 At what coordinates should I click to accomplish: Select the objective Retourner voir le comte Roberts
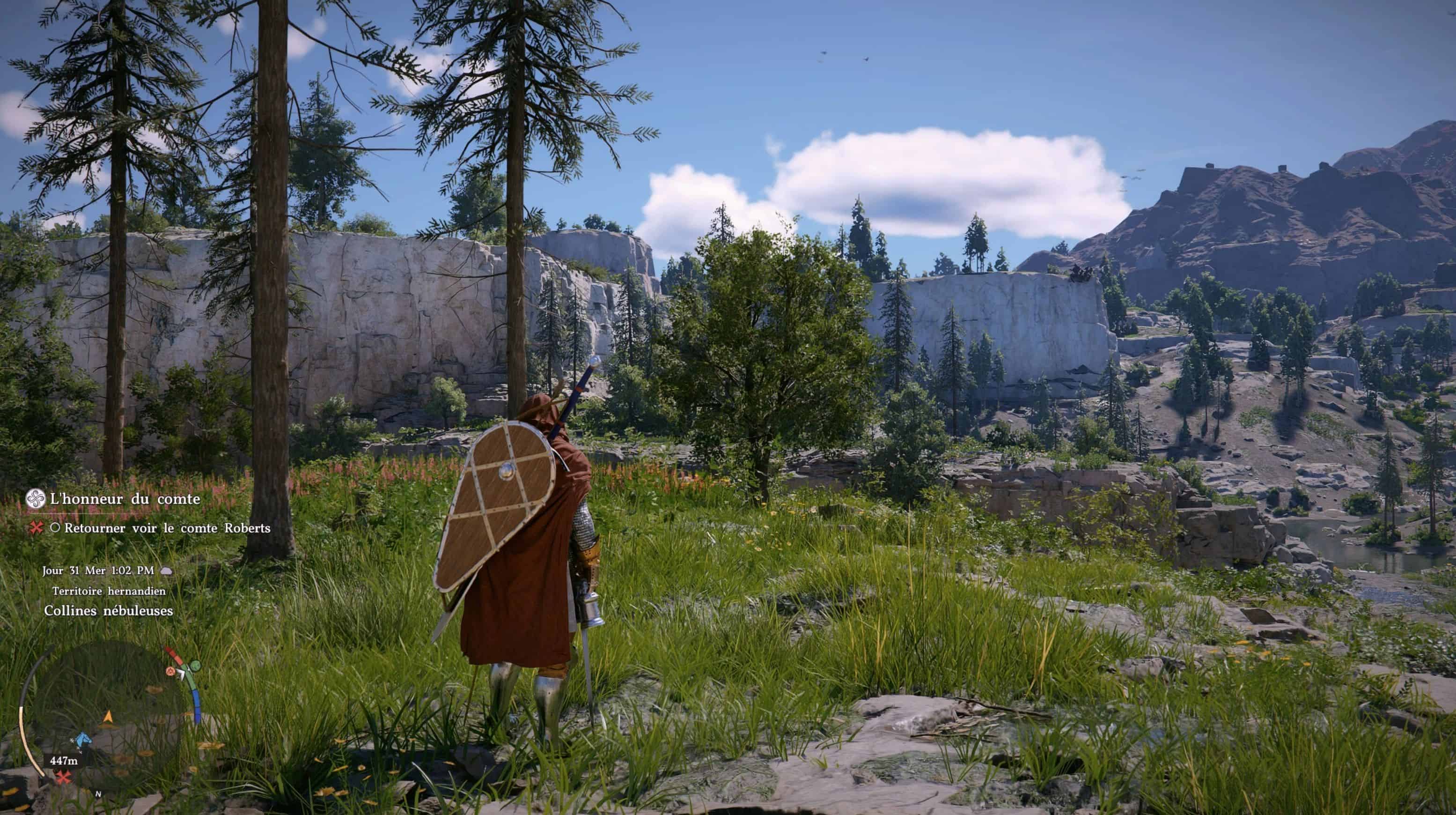(x=167, y=528)
